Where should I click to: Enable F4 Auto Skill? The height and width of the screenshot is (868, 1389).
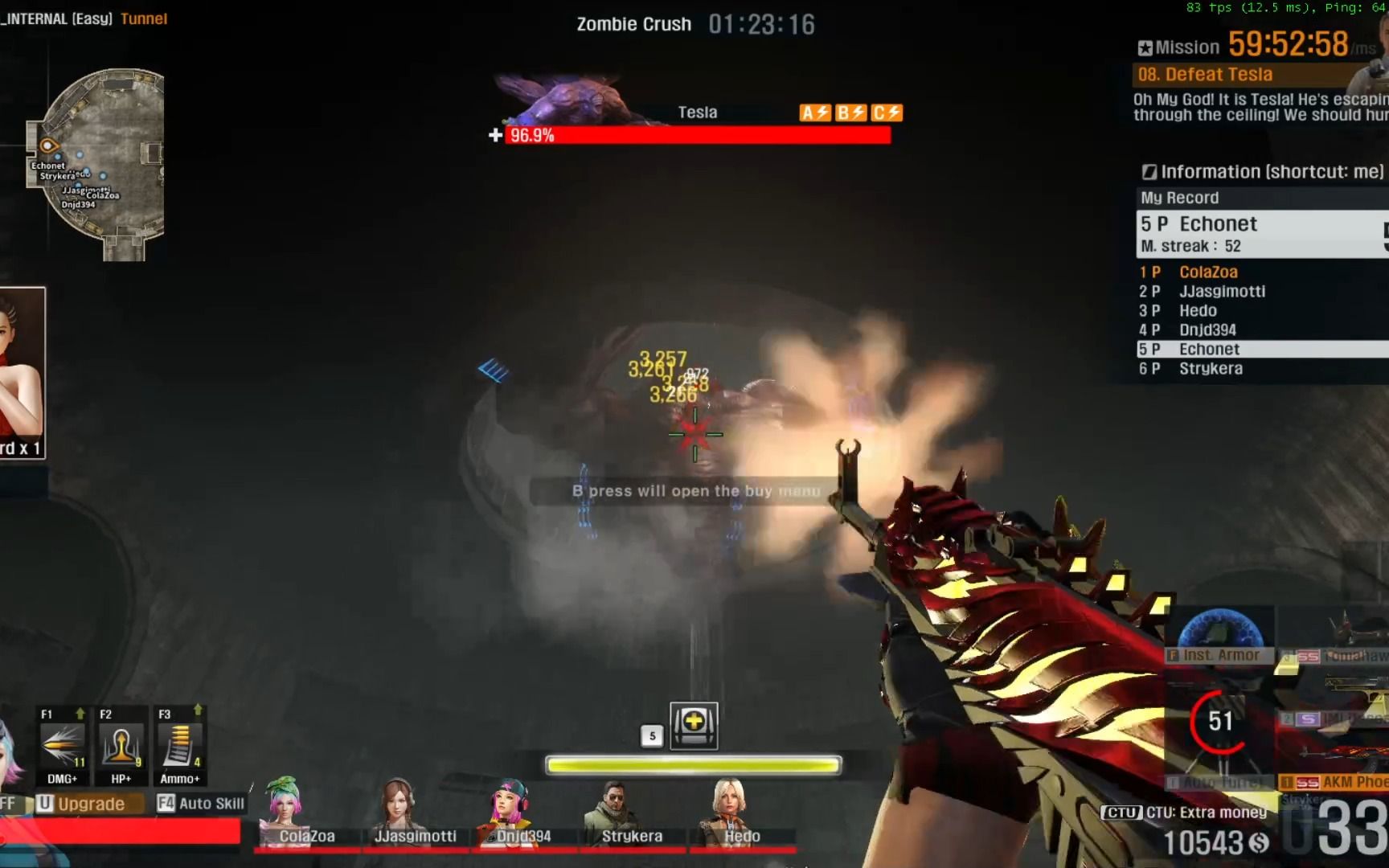200,803
